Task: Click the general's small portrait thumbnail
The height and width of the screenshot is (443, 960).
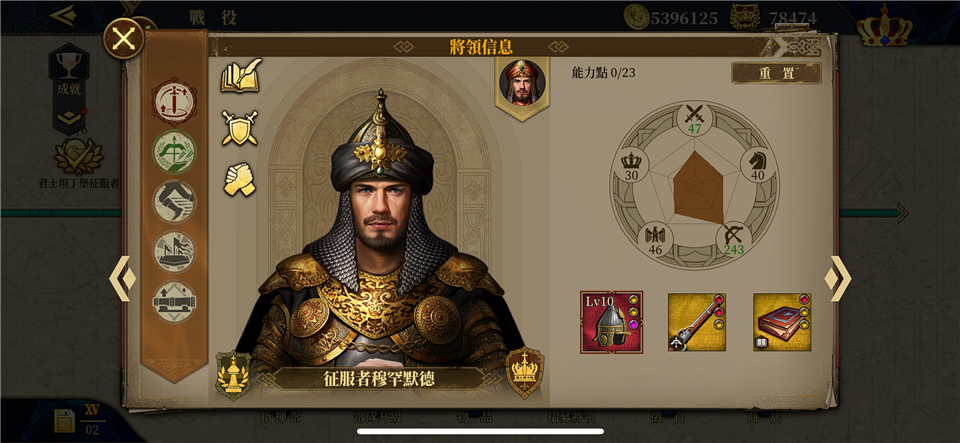Action: tap(522, 82)
